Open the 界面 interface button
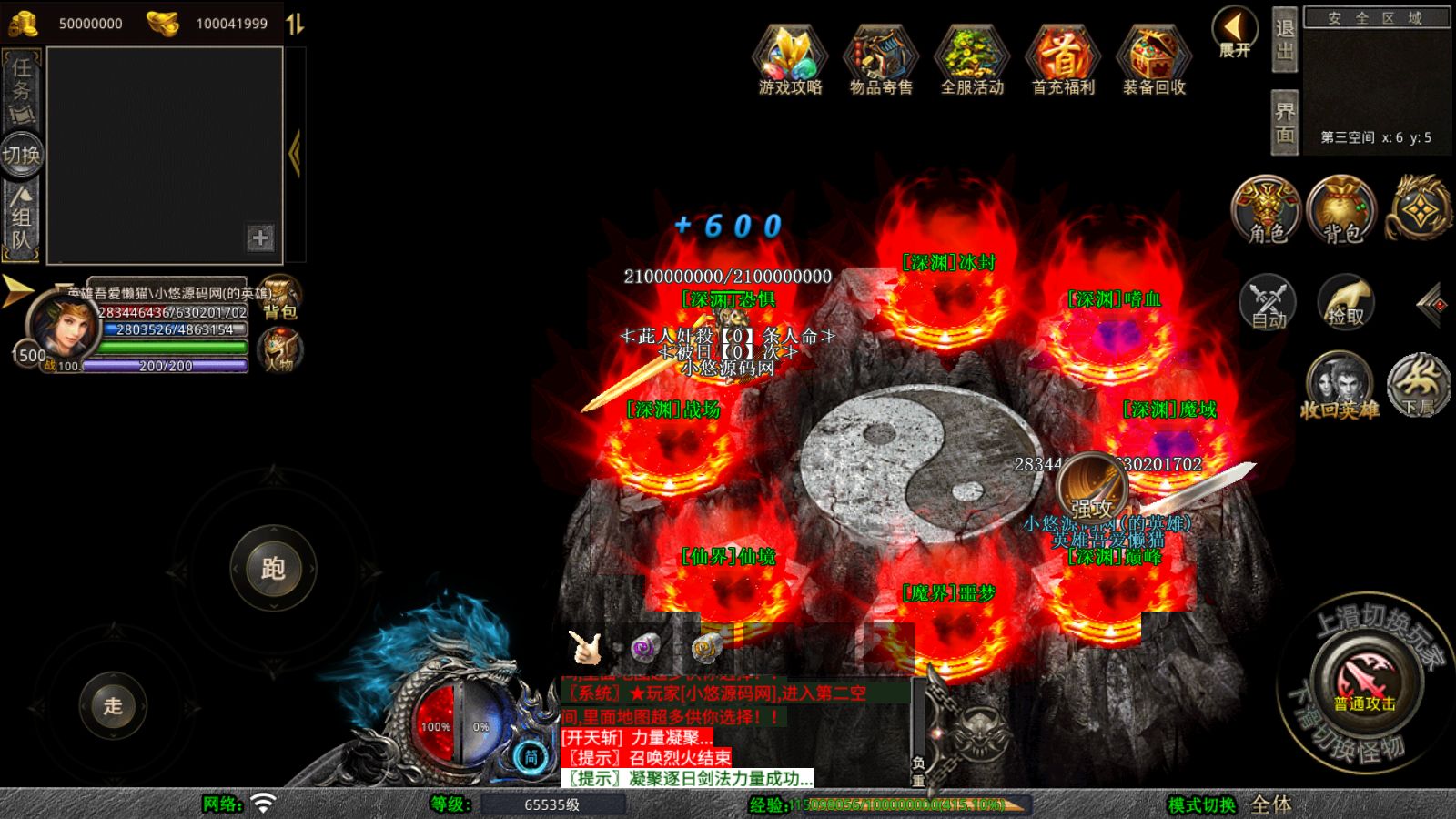The height and width of the screenshot is (819, 1456). pyautogui.click(x=1284, y=123)
